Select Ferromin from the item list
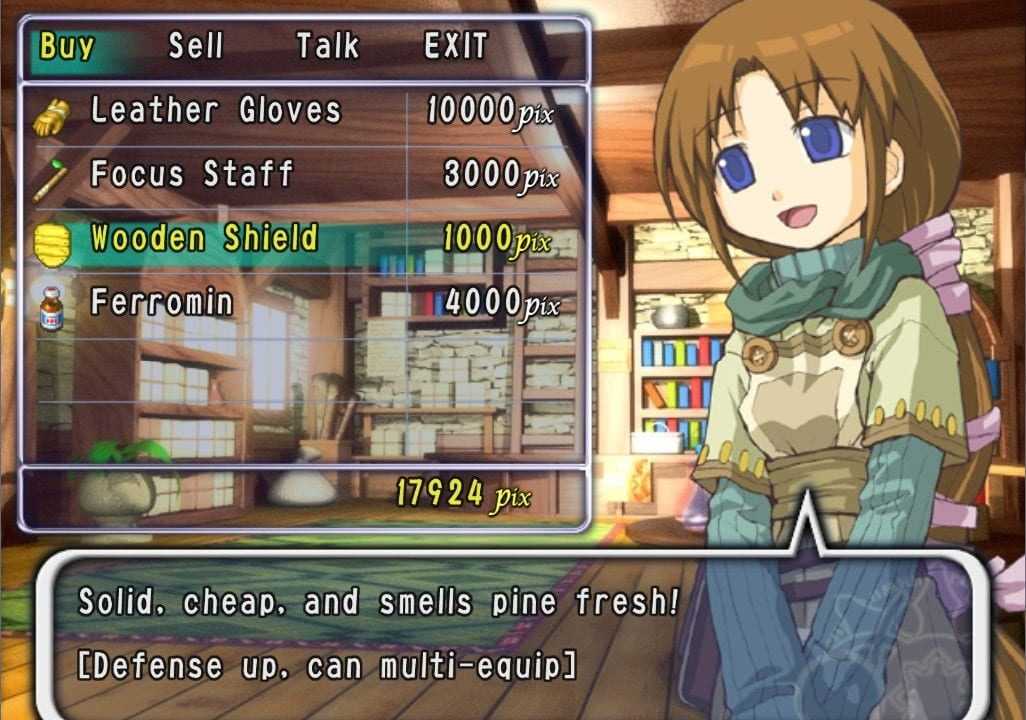The width and height of the screenshot is (1026, 720). click(162, 302)
